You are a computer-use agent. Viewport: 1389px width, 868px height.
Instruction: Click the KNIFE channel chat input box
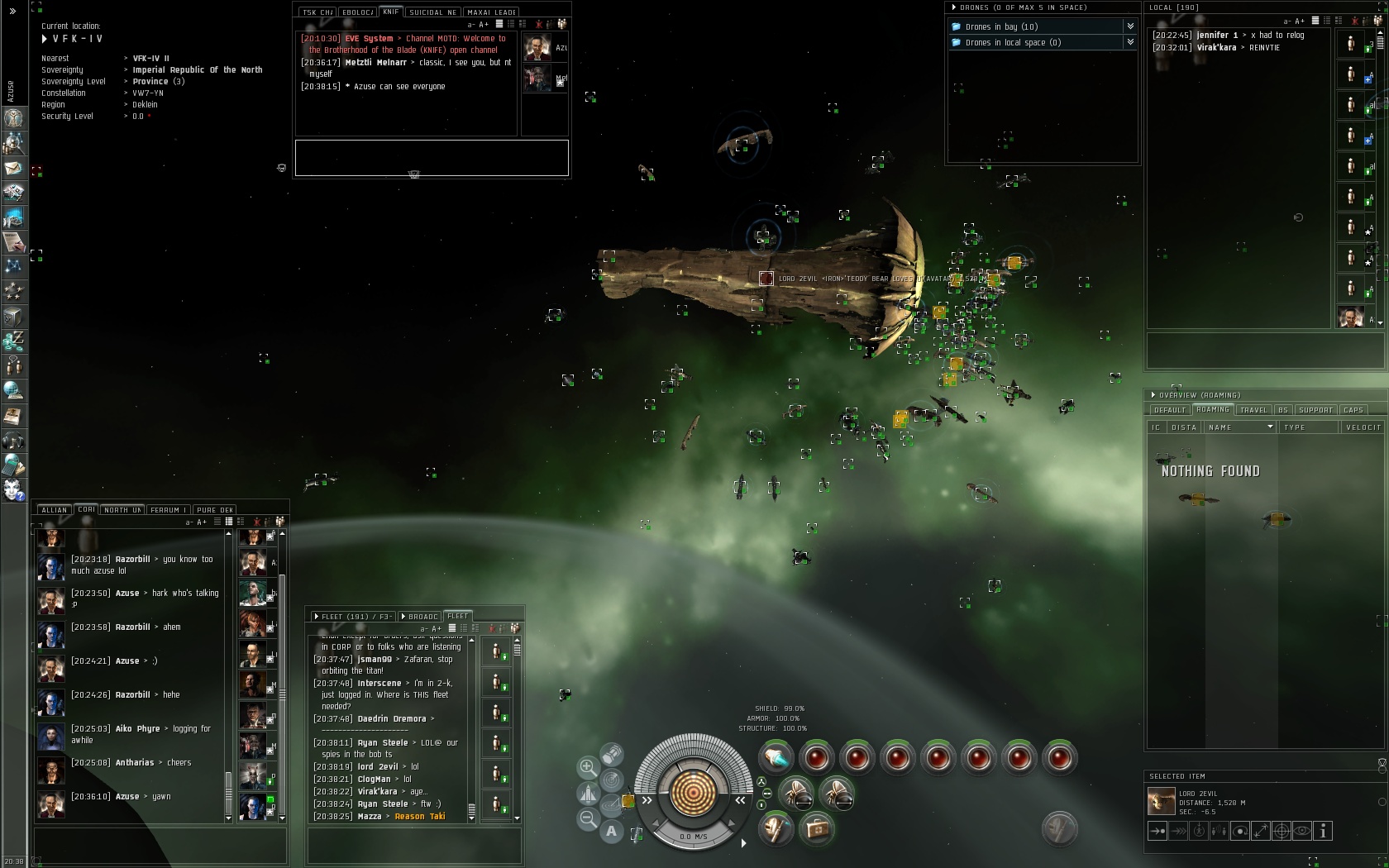pyautogui.click(x=432, y=157)
